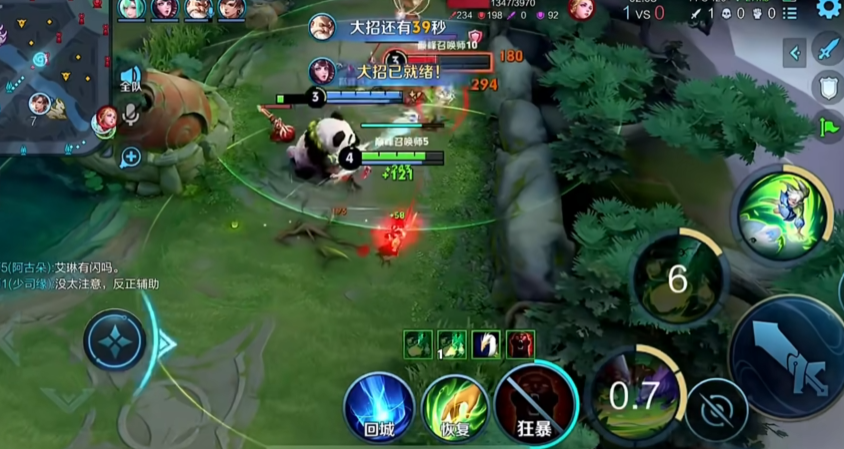Toggle the microphone icon

130,116
